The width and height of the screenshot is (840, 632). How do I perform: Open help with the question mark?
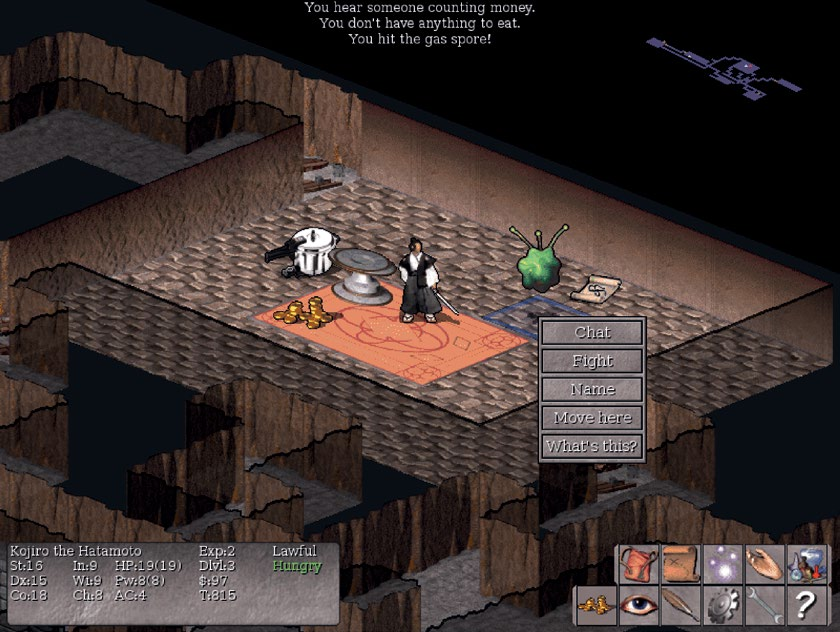[806, 606]
